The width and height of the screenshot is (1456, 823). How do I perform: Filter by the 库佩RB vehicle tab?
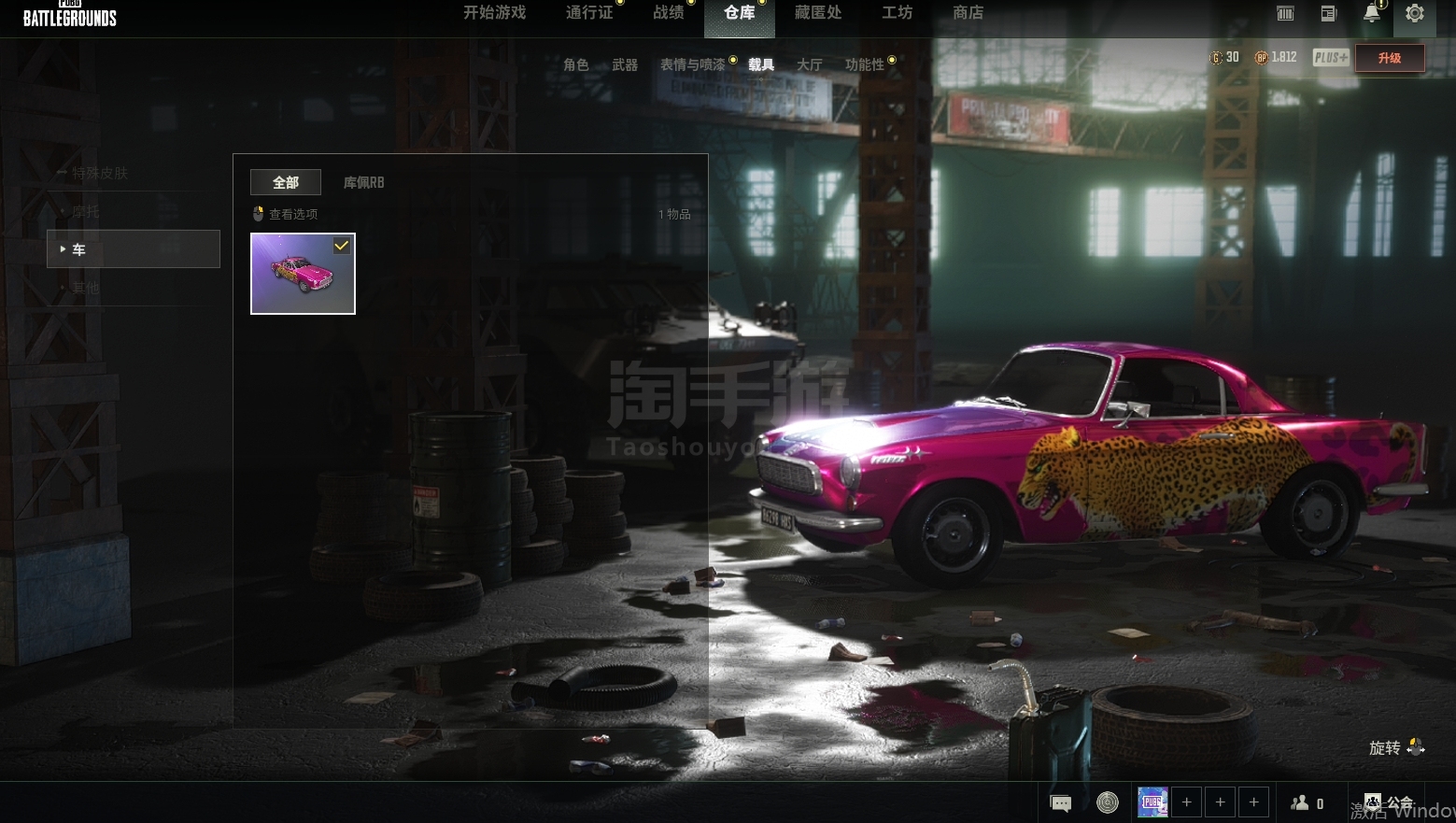click(x=363, y=182)
